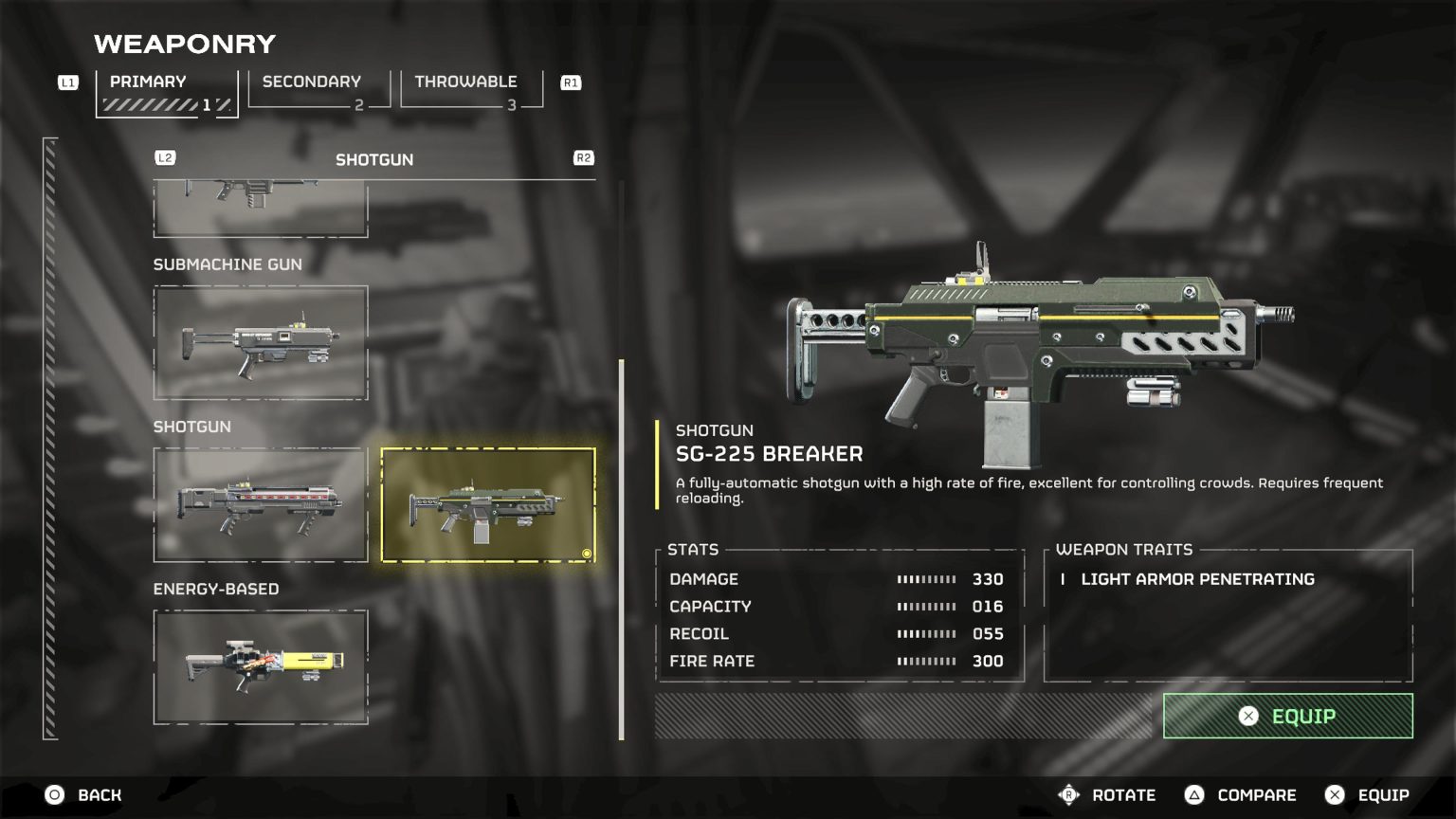Screen dimensions: 1456x819
Task: Select the L2 icon above the weapon list
Action: pos(166,157)
